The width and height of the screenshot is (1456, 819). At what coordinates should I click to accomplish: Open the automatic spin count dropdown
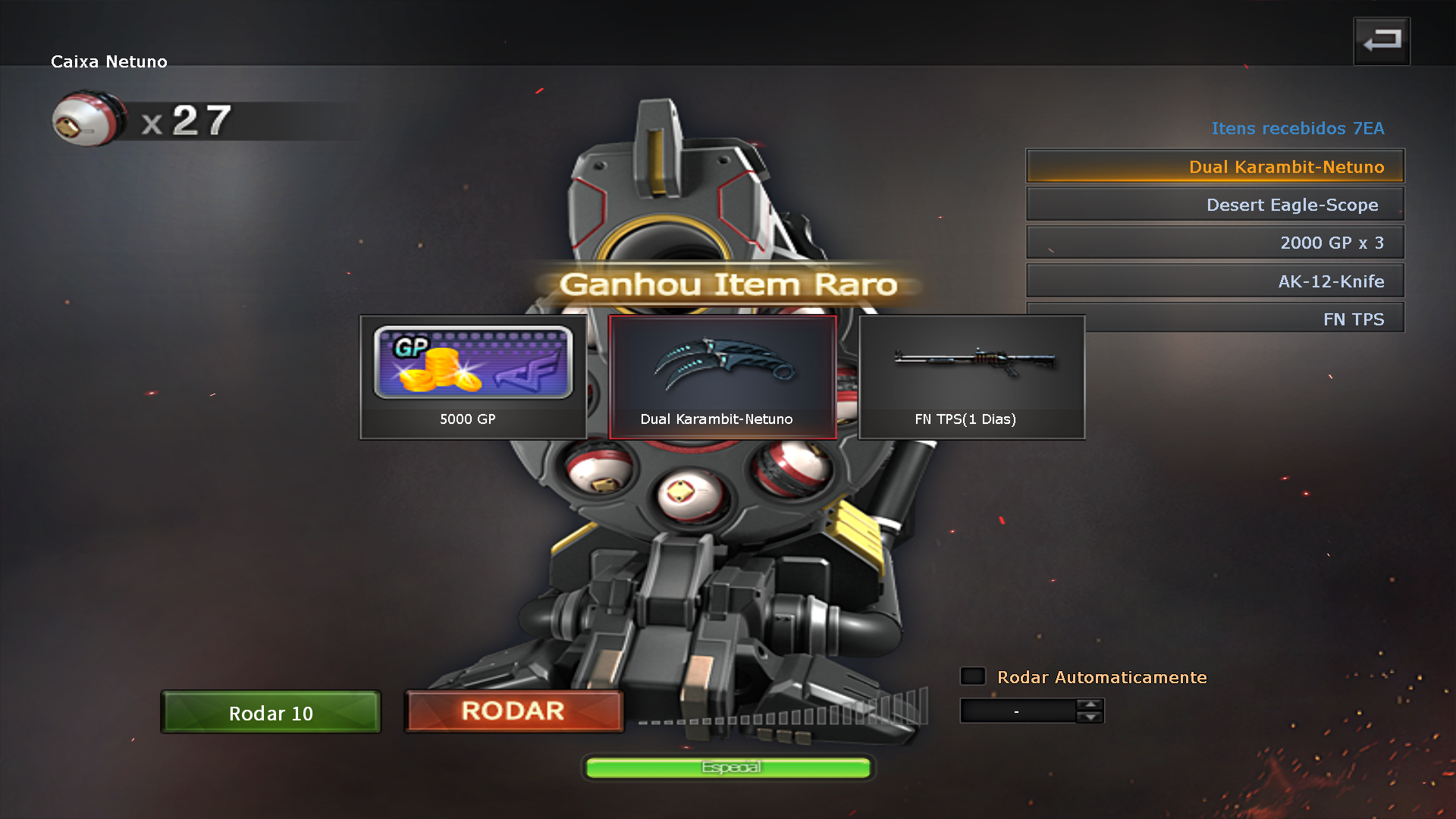(x=1016, y=711)
